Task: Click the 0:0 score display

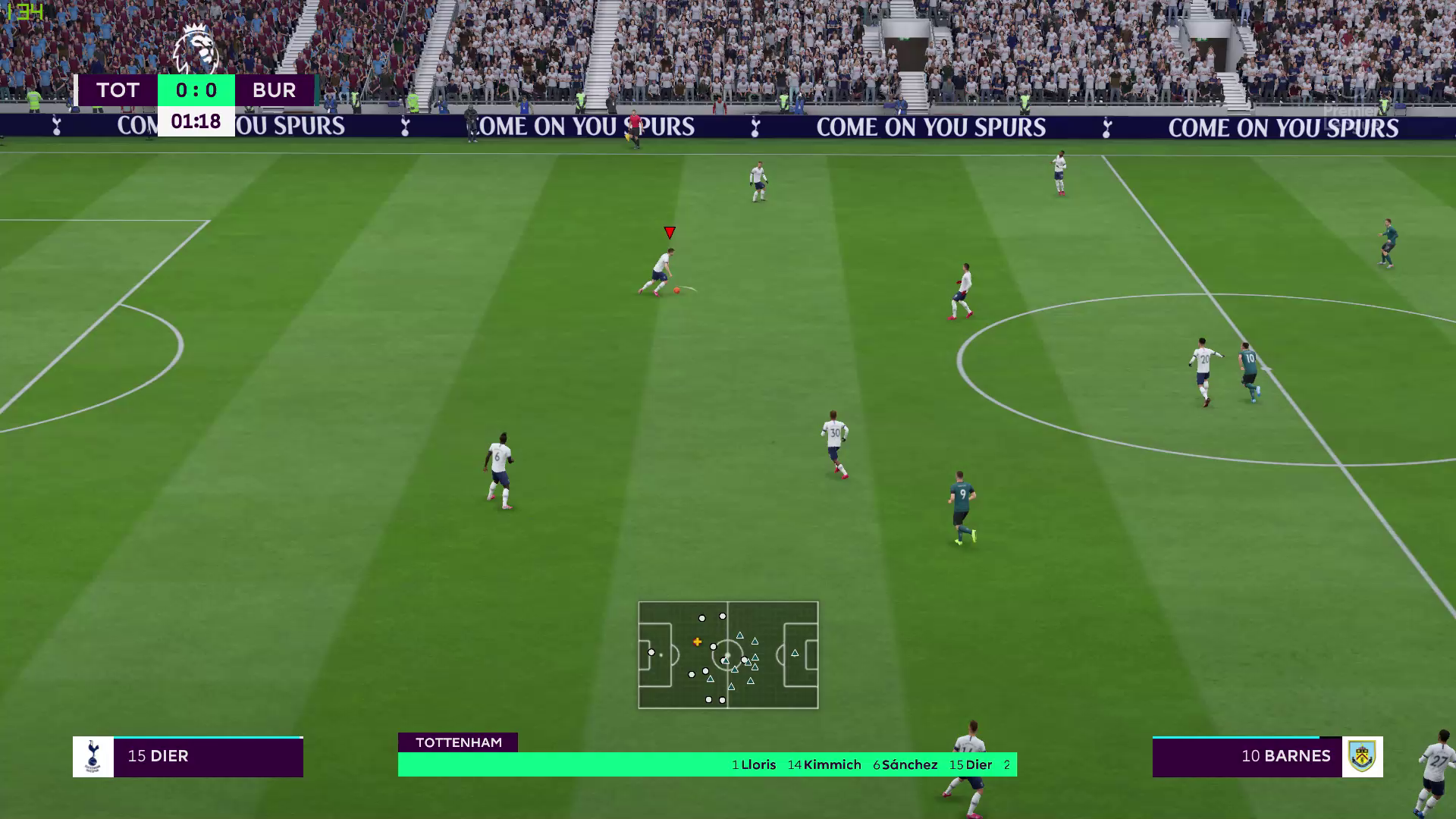Action: coord(196,90)
